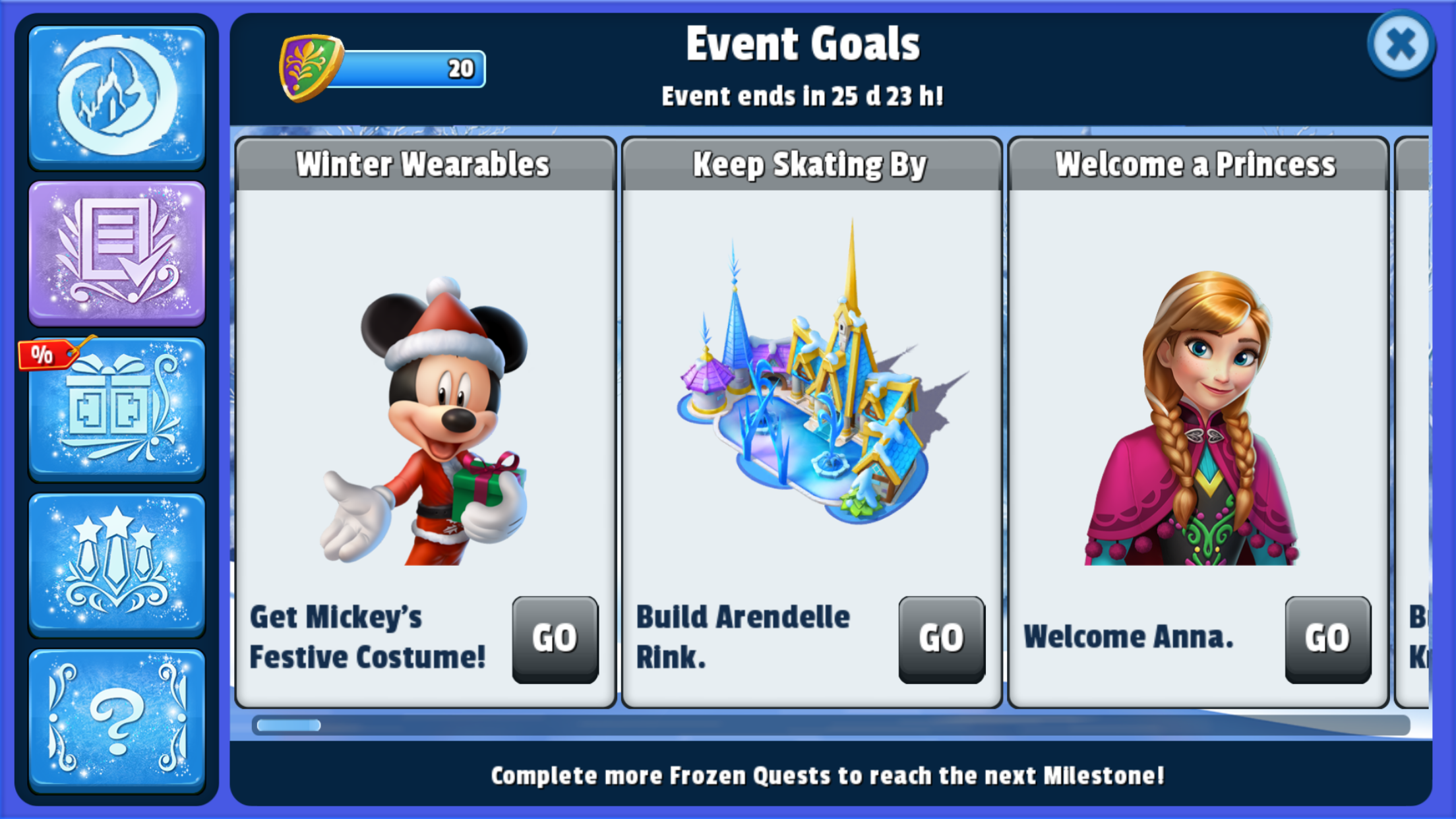Open the question mark help tab
This screenshot has width=1456, height=819.
point(117,720)
